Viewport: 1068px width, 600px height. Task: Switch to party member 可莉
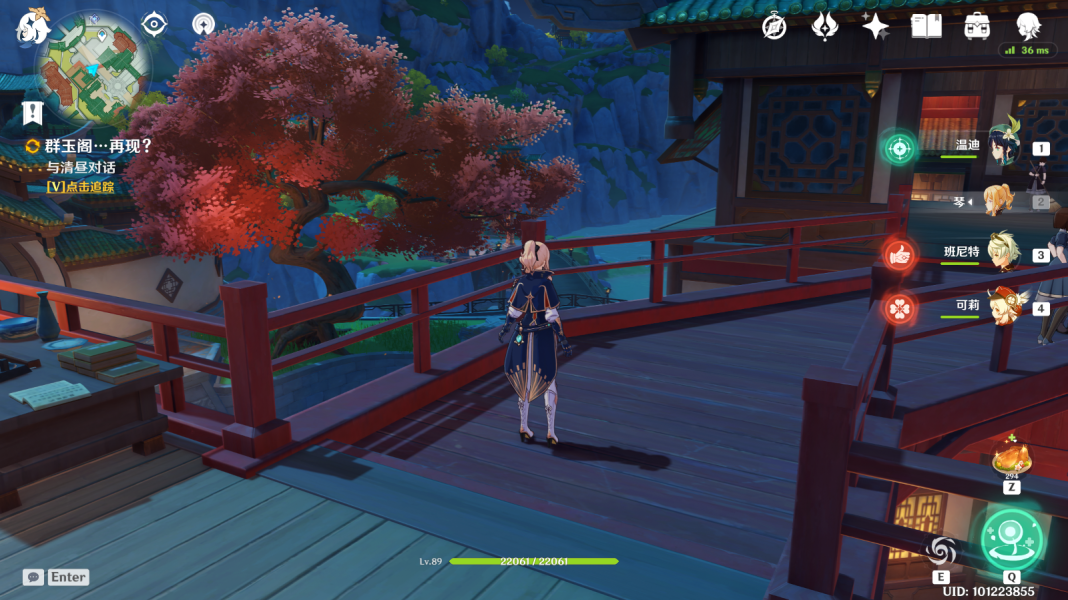1002,307
